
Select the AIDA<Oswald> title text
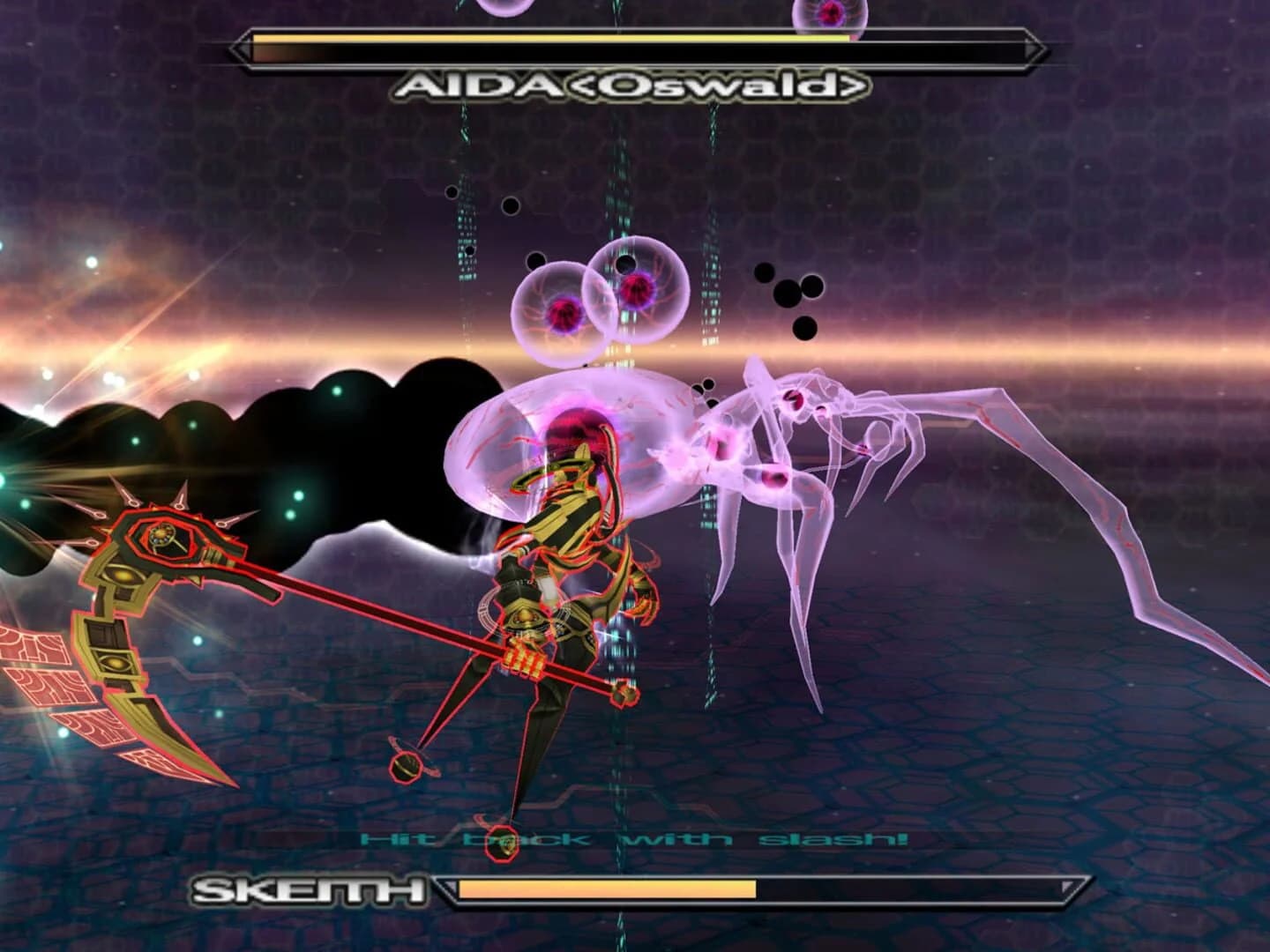(x=631, y=84)
